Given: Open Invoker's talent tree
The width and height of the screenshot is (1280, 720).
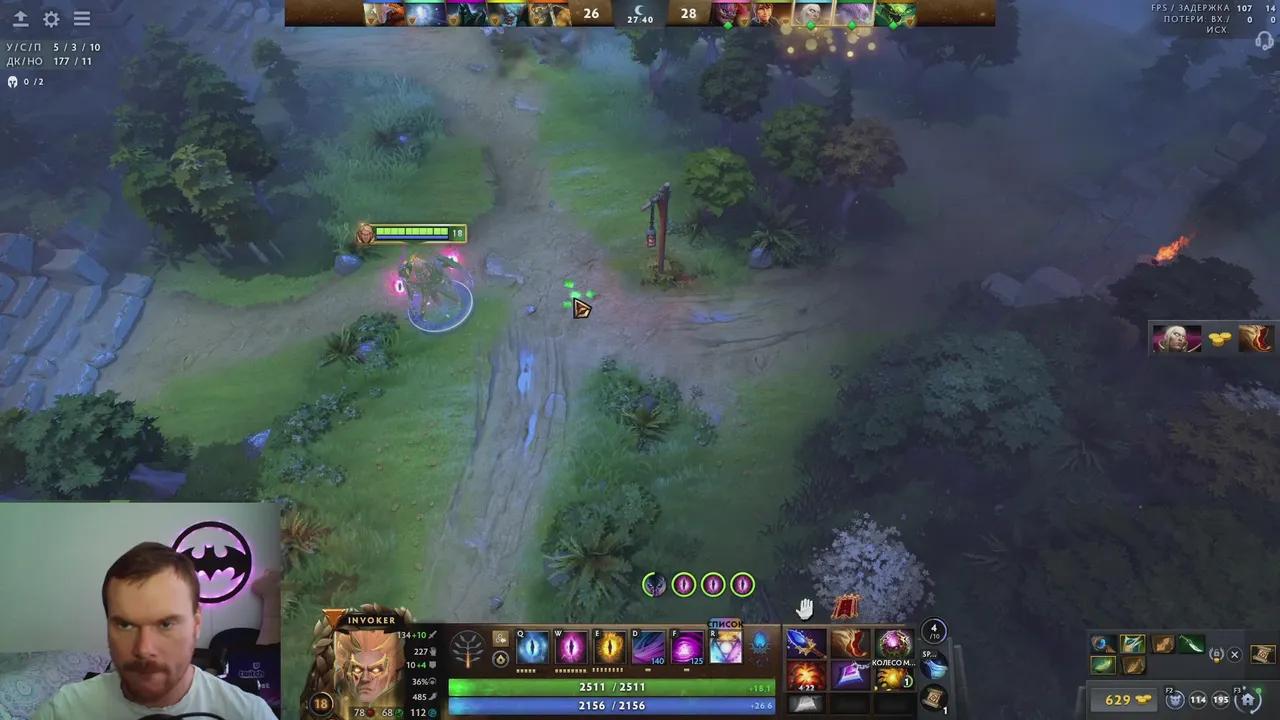Looking at the screenshot, I should (x=468, y=648).
